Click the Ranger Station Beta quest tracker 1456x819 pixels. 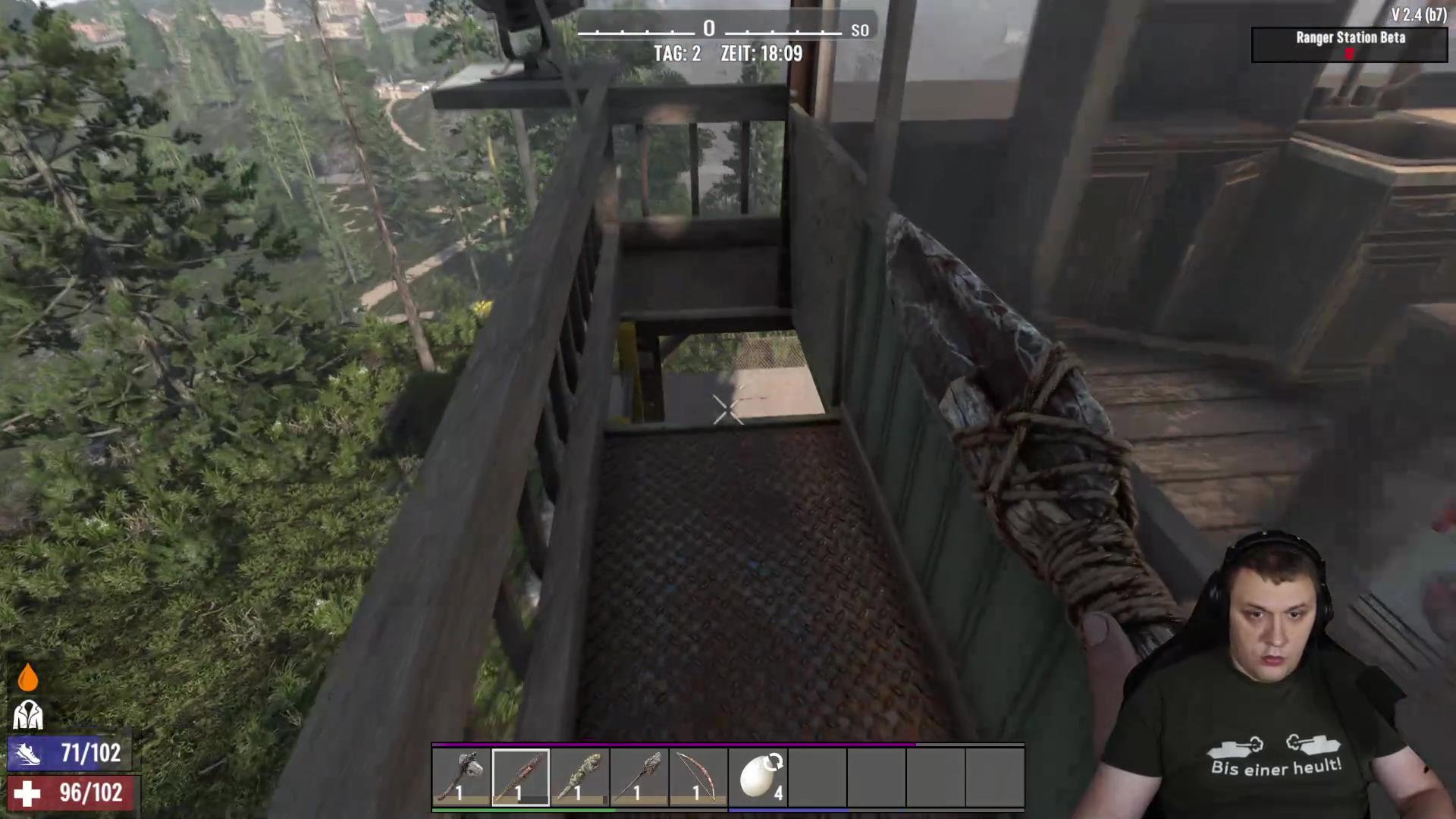point(1349,44)
